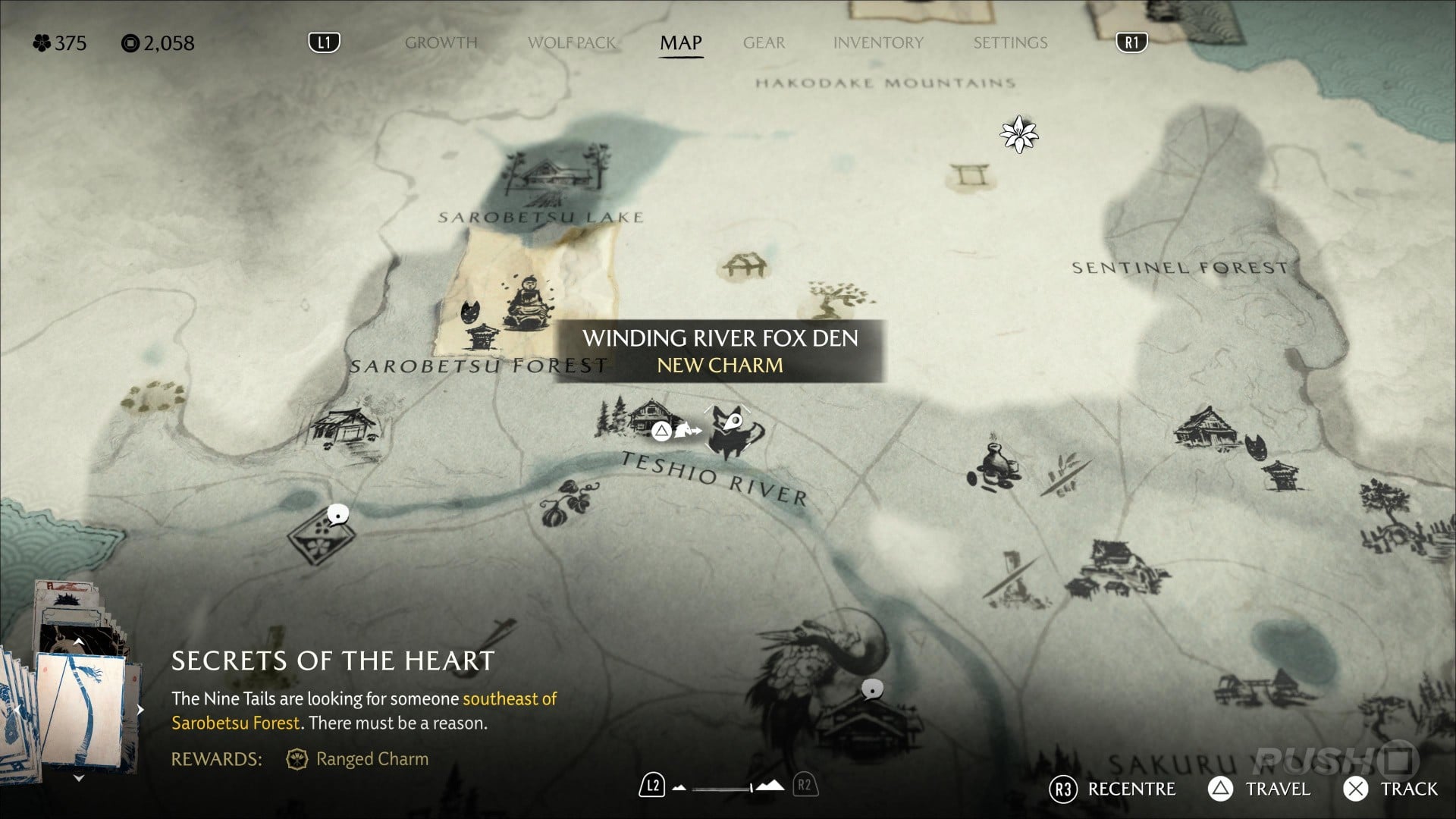Viewport: 1456px width, 819px height.
Task: Select the Map tab
Action: (680, 42)
